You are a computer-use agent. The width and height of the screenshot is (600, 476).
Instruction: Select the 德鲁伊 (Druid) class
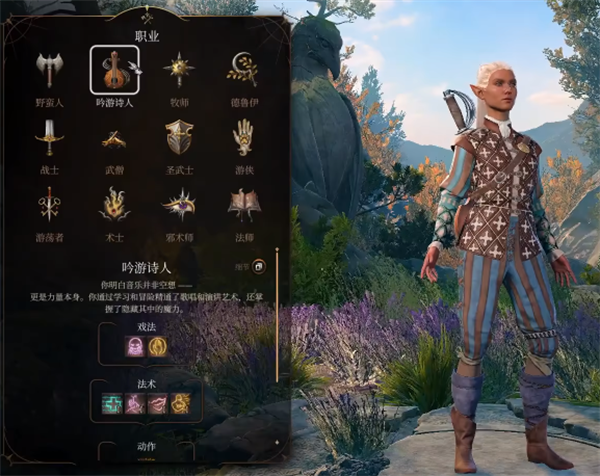(x=243, y=70)
